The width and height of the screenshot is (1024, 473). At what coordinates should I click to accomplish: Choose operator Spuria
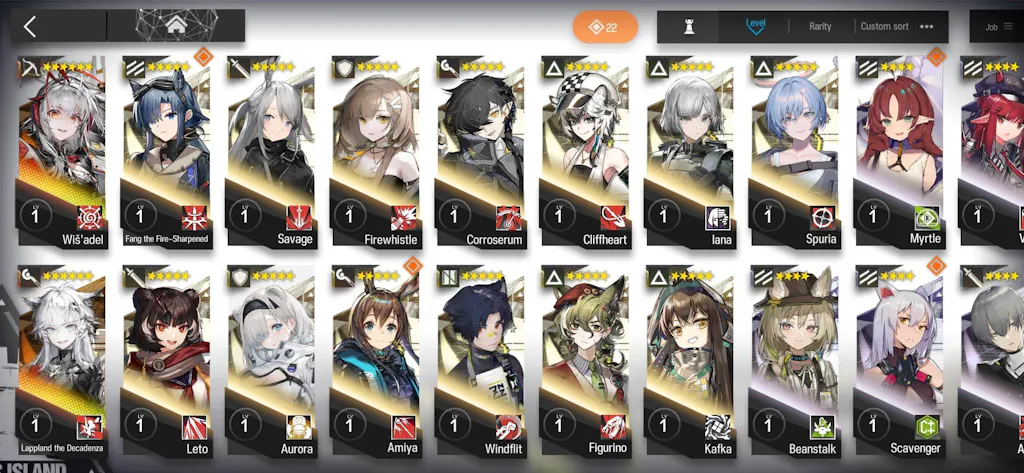coord(794,150)
